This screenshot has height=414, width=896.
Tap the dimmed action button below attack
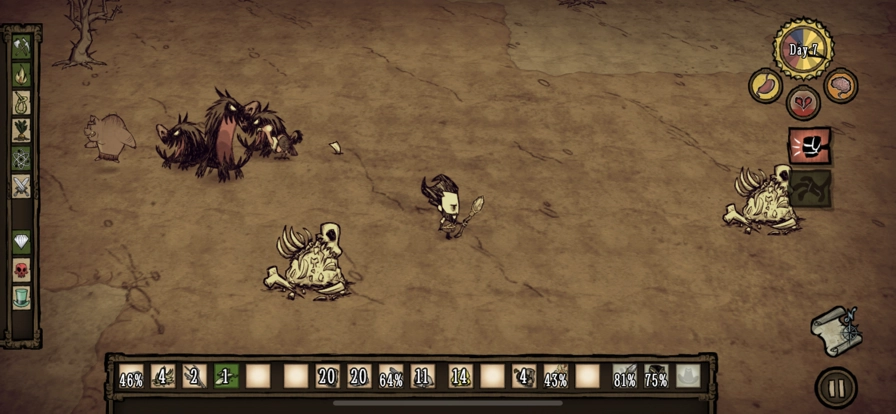(x=810, y=188)
